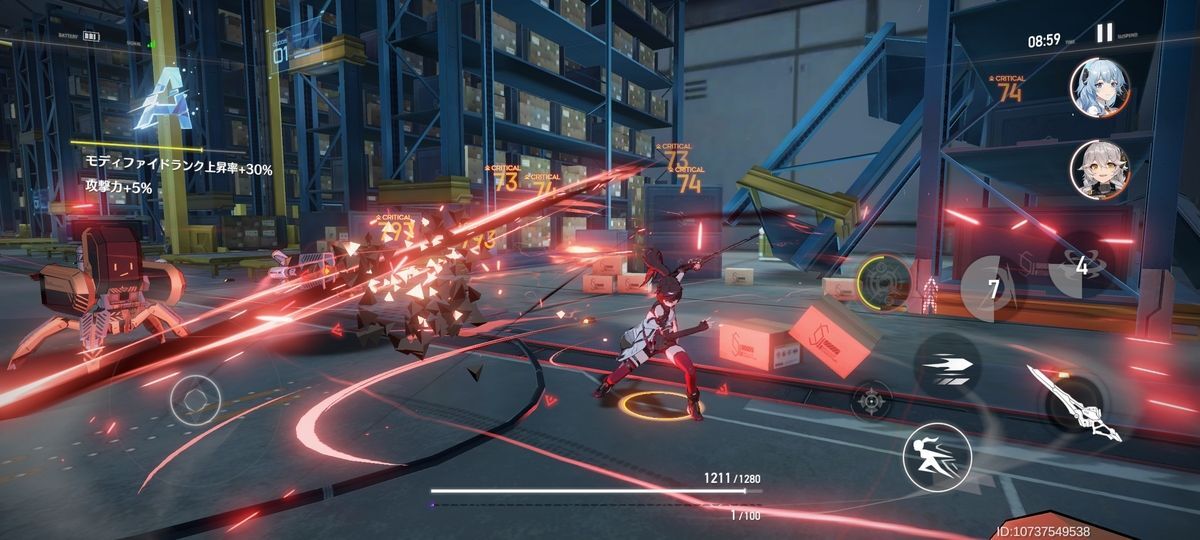This screenshot has width=1200, height=540.
Task: Tap the crosshair target lock button
Action: pos(870,400)
